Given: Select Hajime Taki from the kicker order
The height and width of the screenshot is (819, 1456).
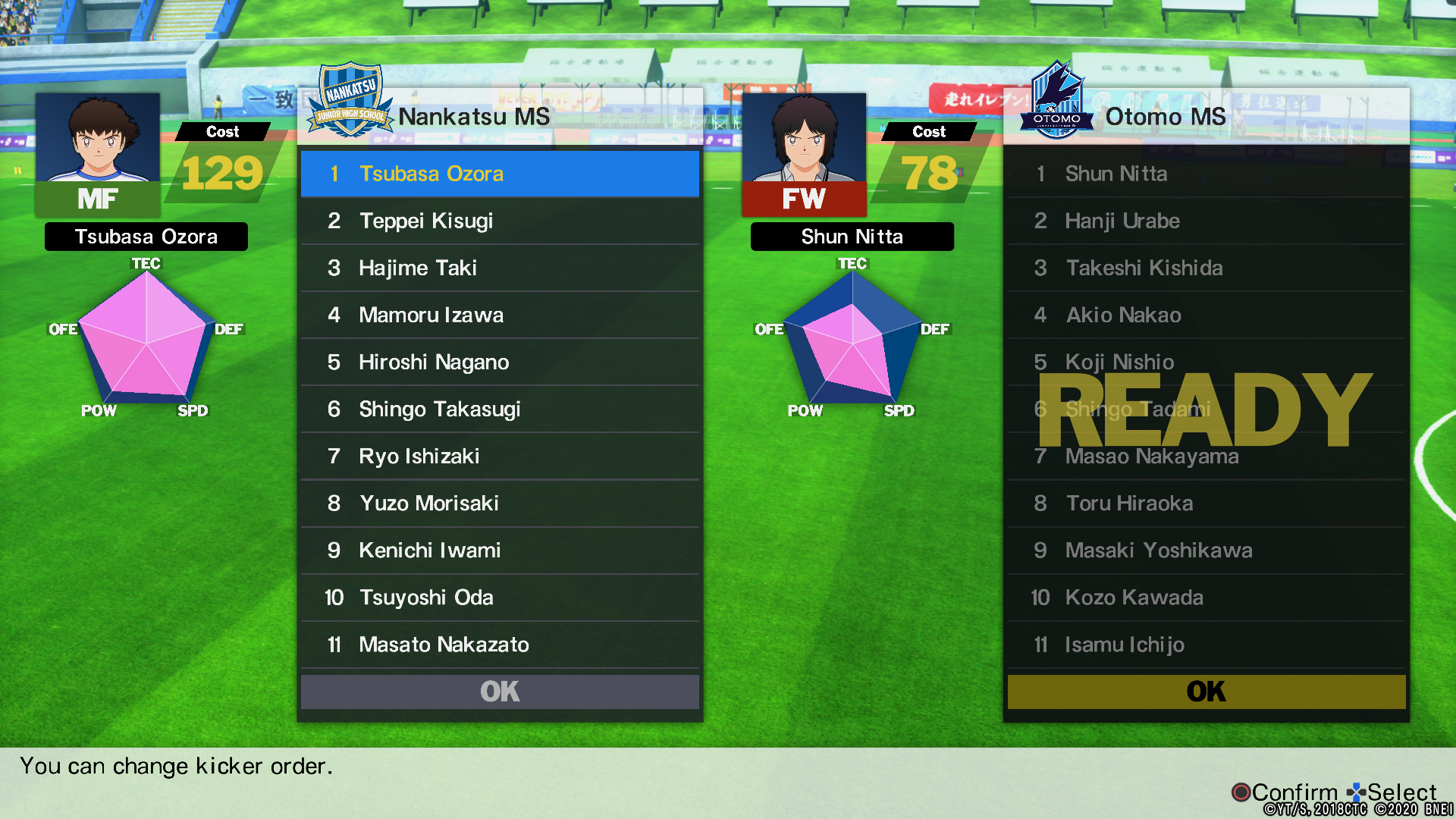Looking at the screenshot, I should pos(500,268).
